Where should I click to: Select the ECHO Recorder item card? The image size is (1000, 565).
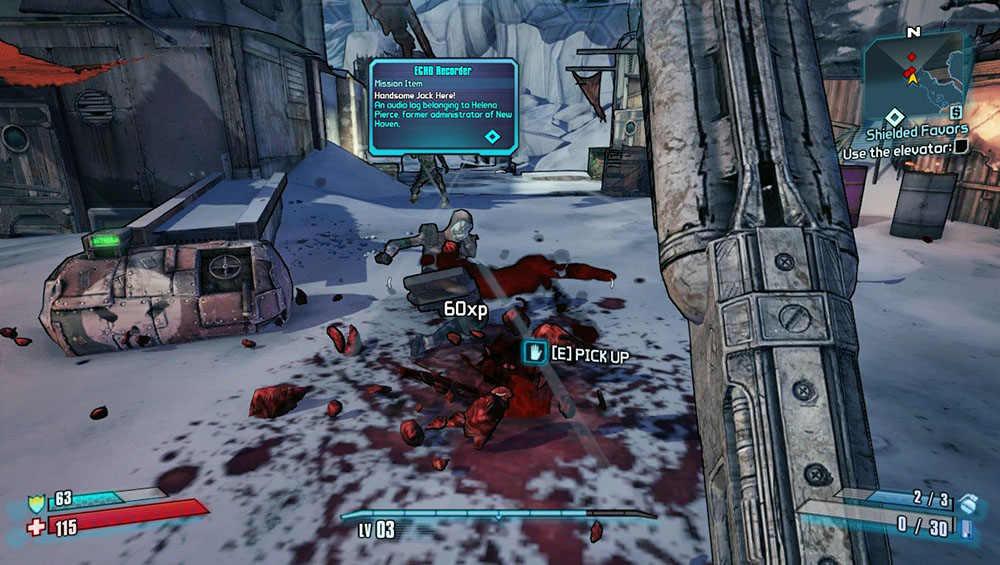pos(443,105)
